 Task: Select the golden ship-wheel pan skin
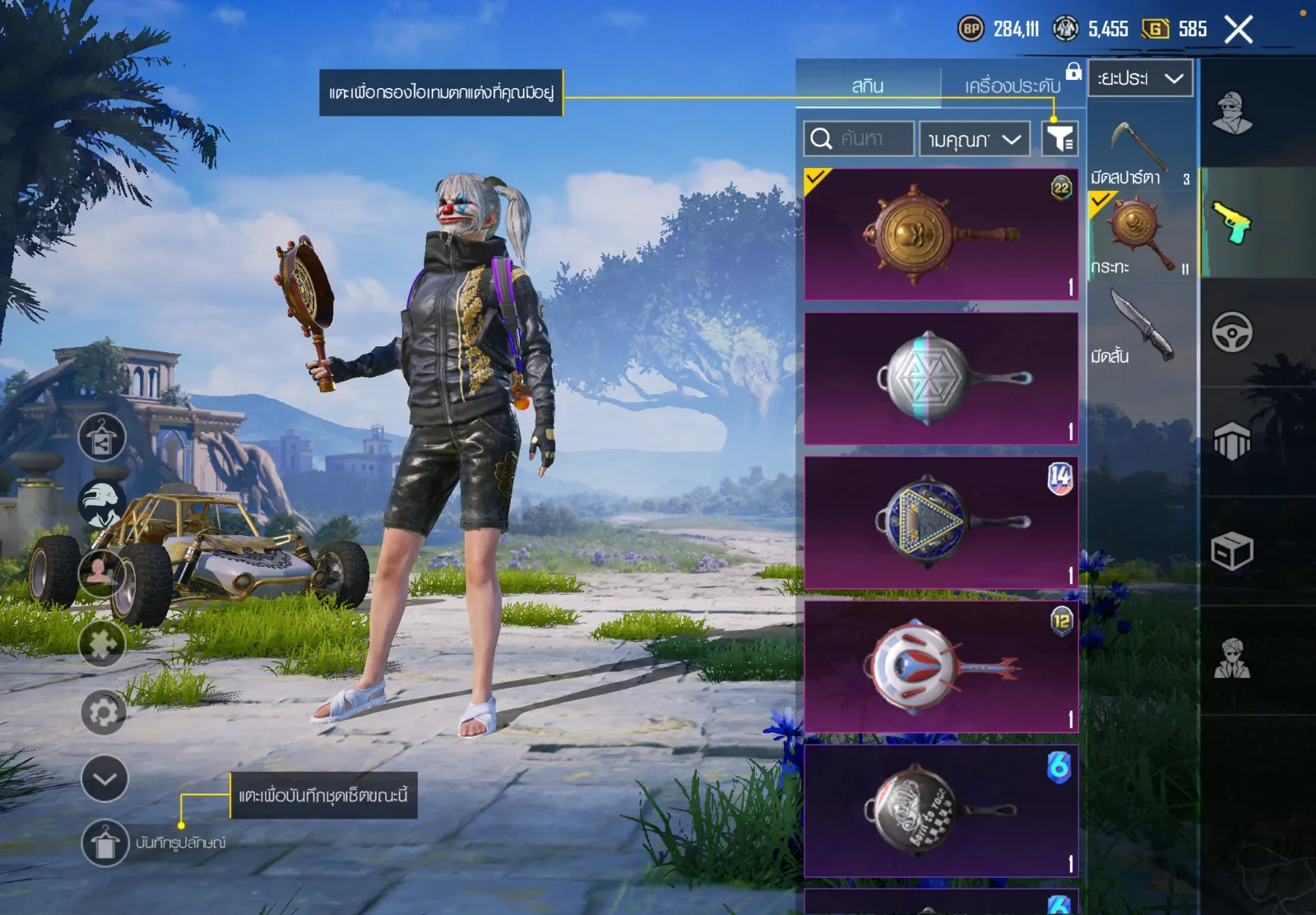(x=941, y=235)
